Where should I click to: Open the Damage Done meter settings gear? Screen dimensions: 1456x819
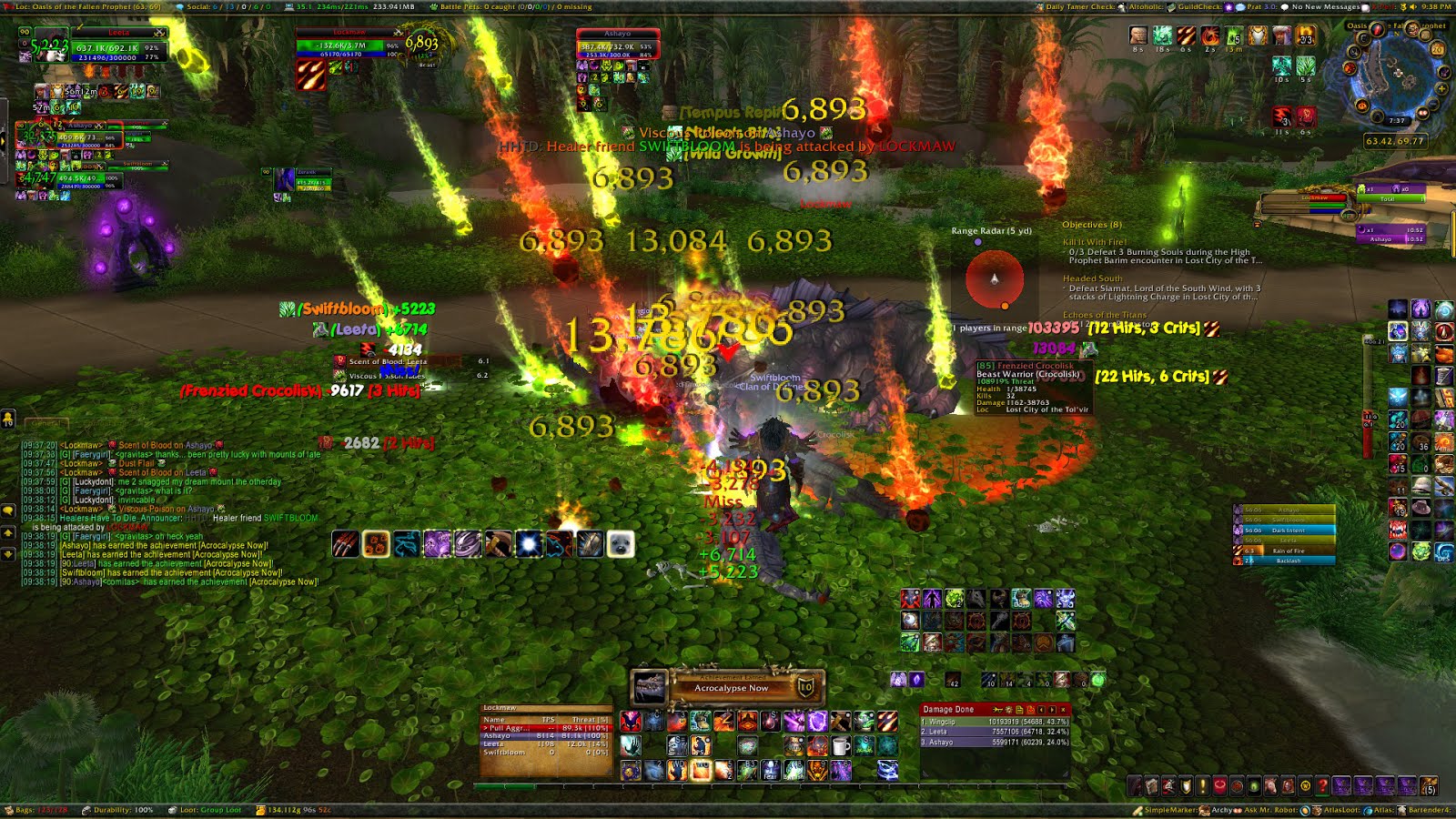pos(1008,710)
